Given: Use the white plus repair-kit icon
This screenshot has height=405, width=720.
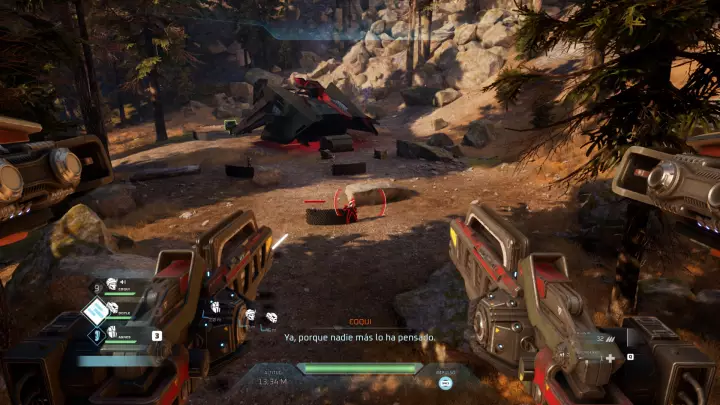Looking at the screenshot, I should pos(610,357).
